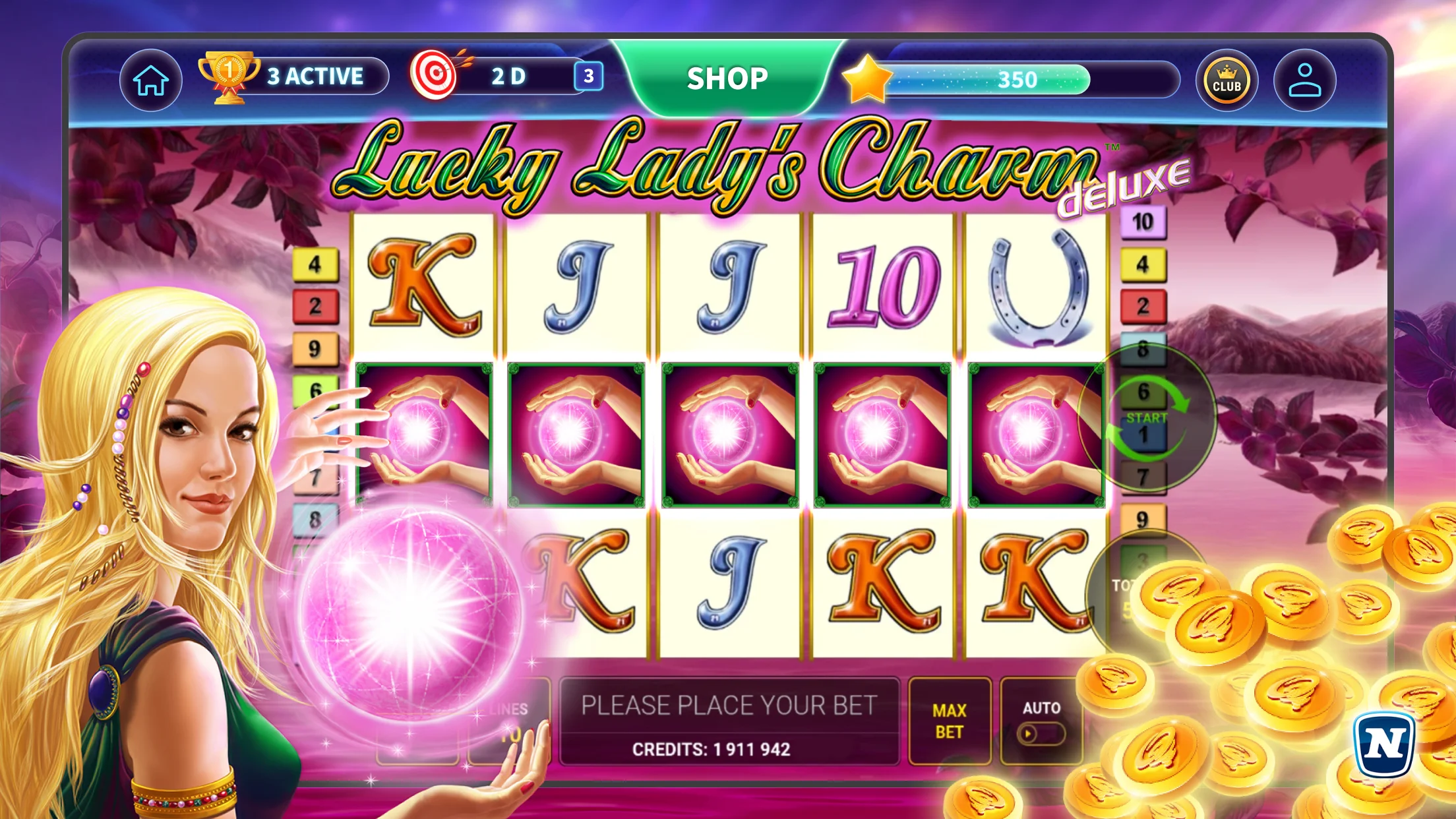Select the CLUB crown icon
Viewport: 1456px width, 819px height.
(x=1228, y=79)
